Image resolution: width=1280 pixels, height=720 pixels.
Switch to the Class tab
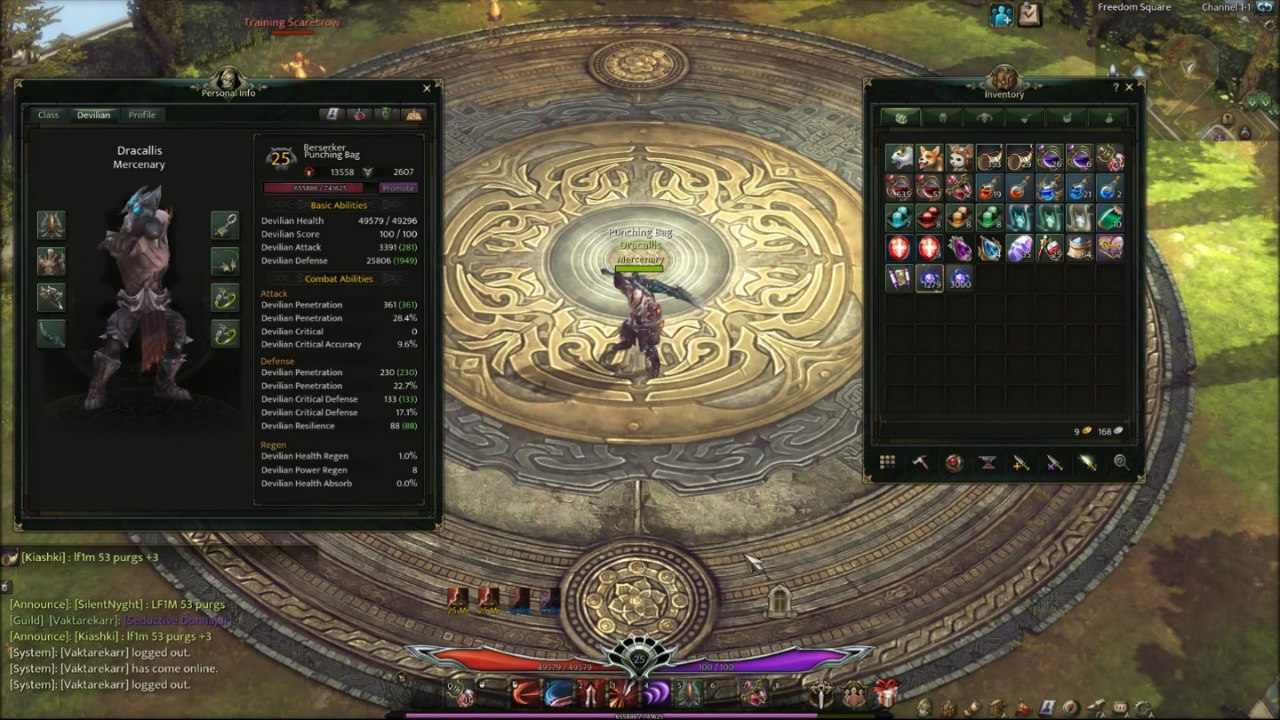48,115
